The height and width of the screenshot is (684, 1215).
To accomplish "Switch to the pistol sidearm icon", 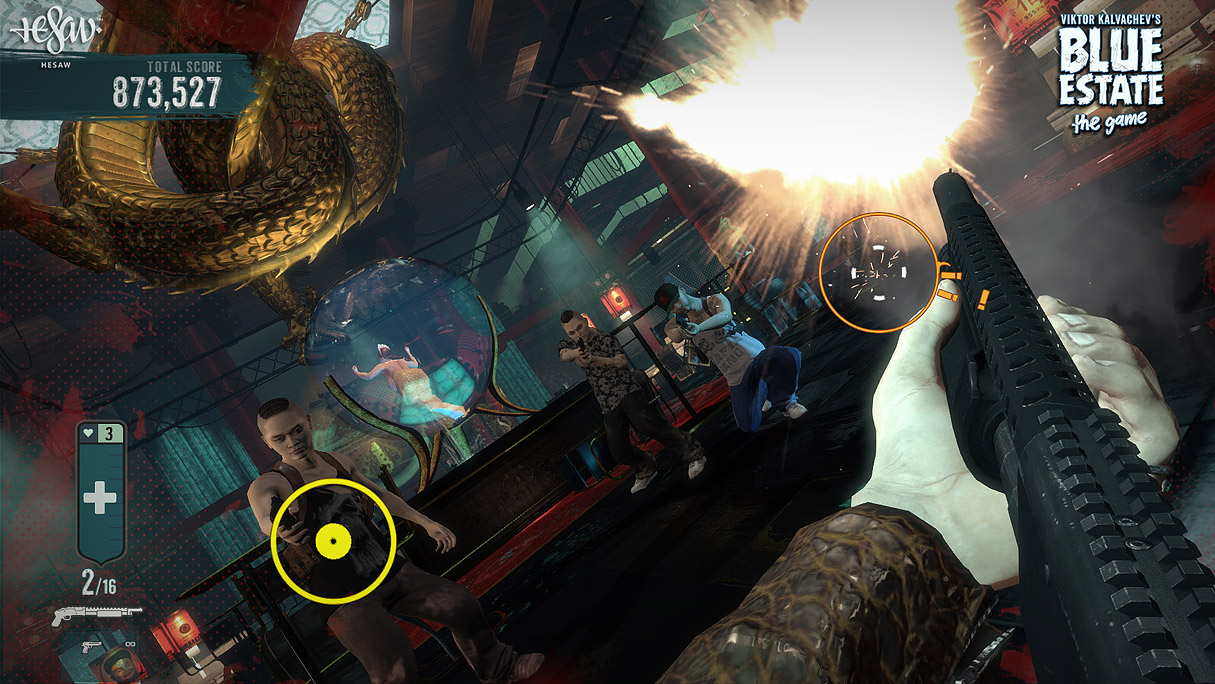I will coord(91,645).
